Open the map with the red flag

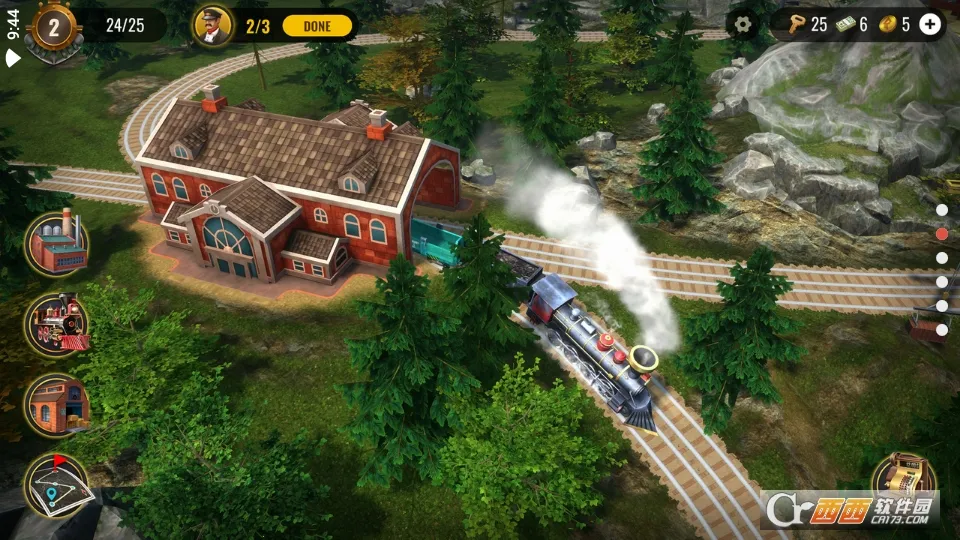[x=57, y=486]
